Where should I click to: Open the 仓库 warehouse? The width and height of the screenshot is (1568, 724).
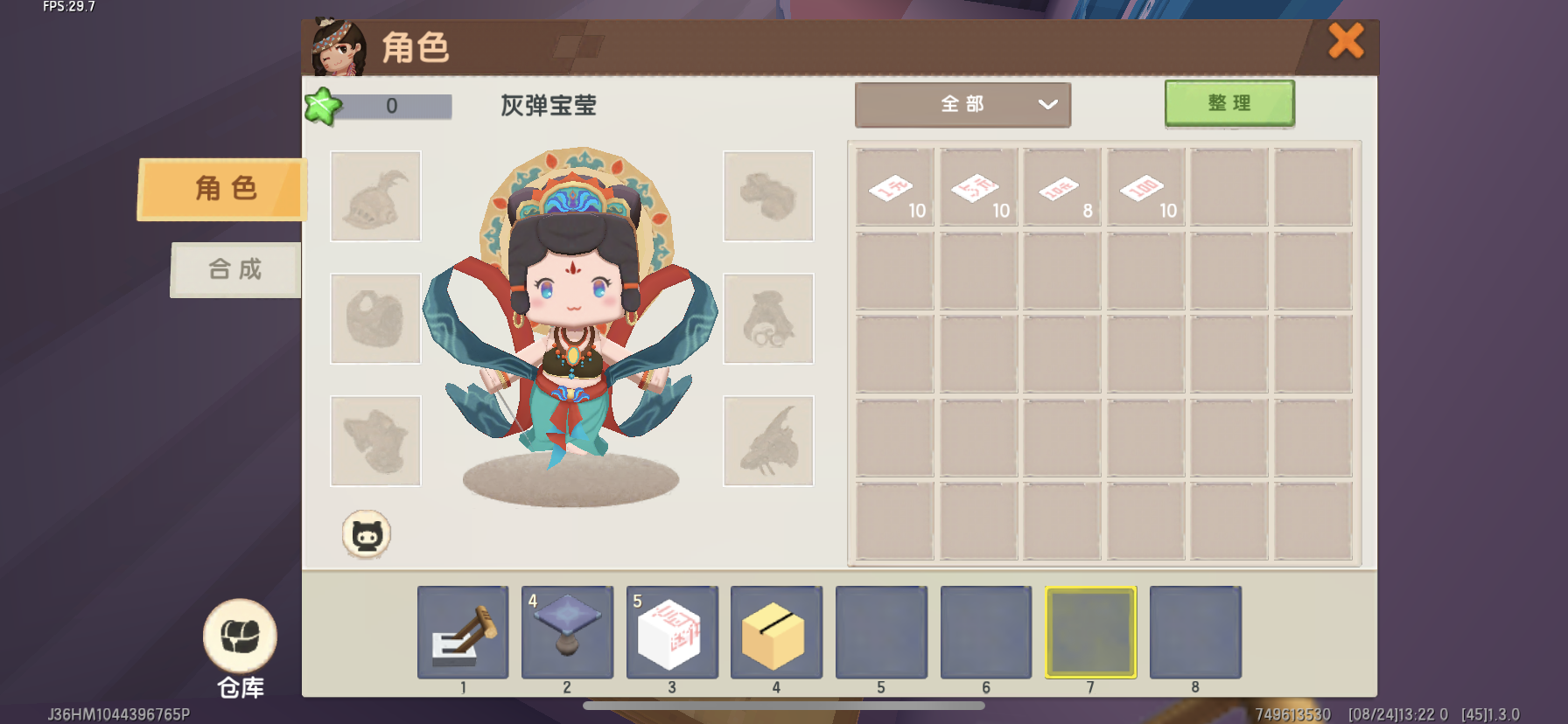(240, 647)
